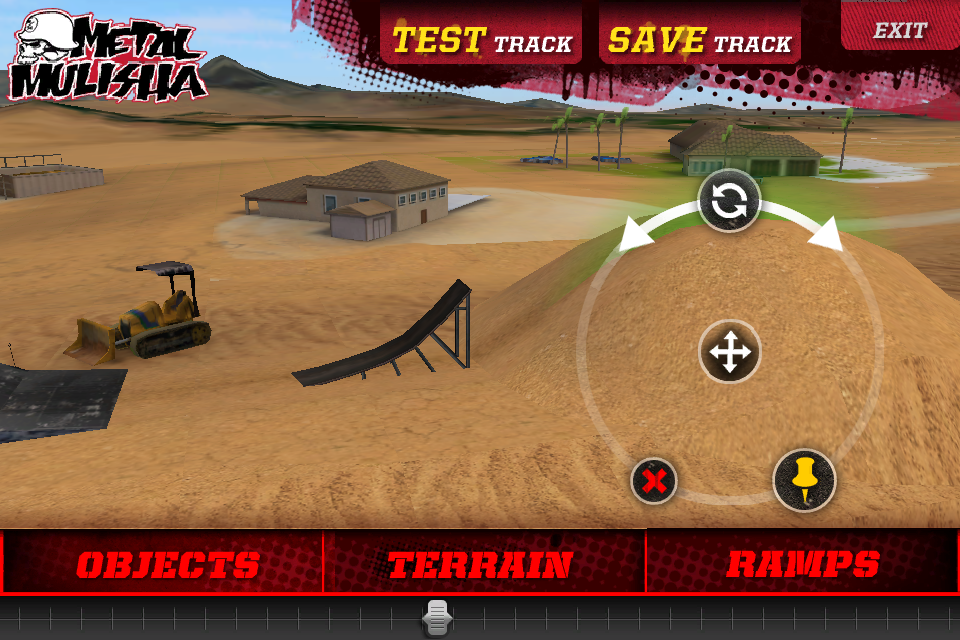Open the Objects category
The width and height of the screenshot is (960, 640).
click(167, 564)
